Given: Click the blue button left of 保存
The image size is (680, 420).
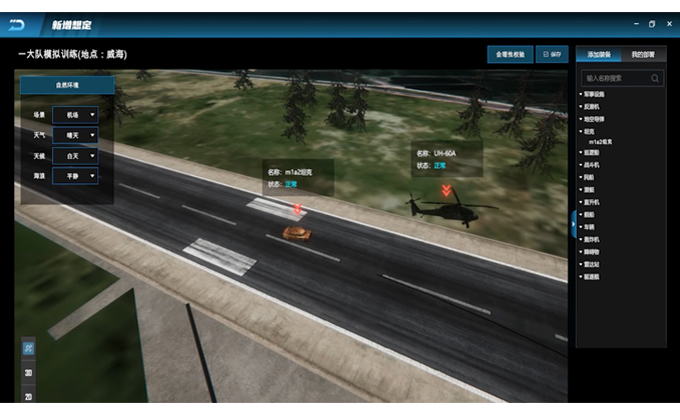Looking at the screenshot, I should (509, 54).
